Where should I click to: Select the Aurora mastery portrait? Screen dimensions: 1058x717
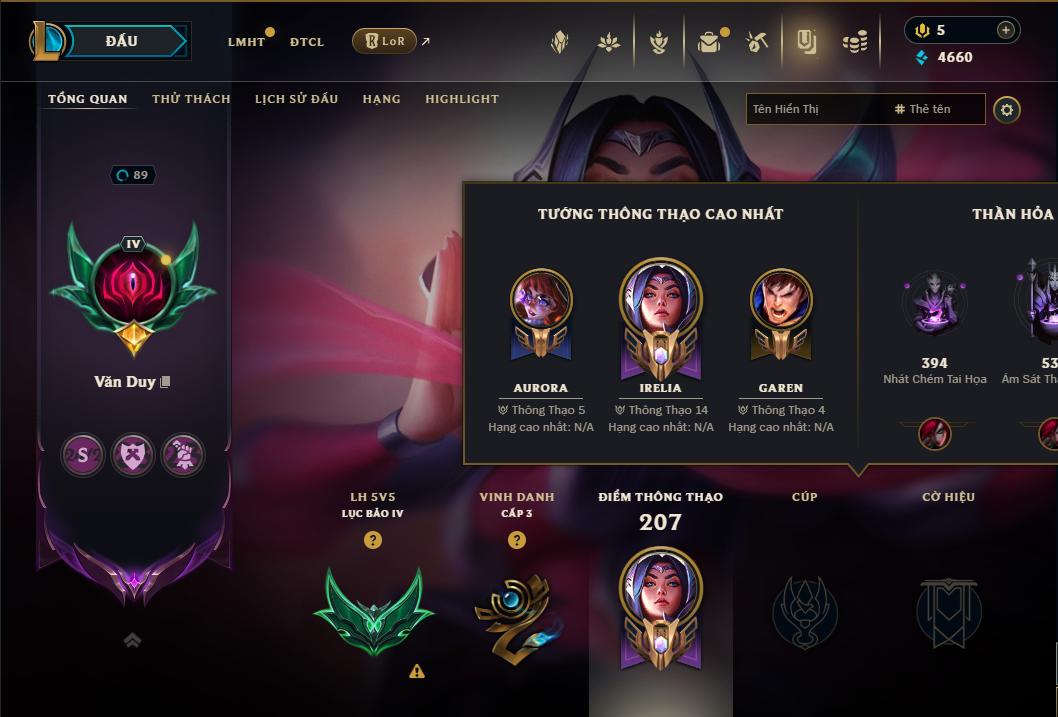coord(541,310)
